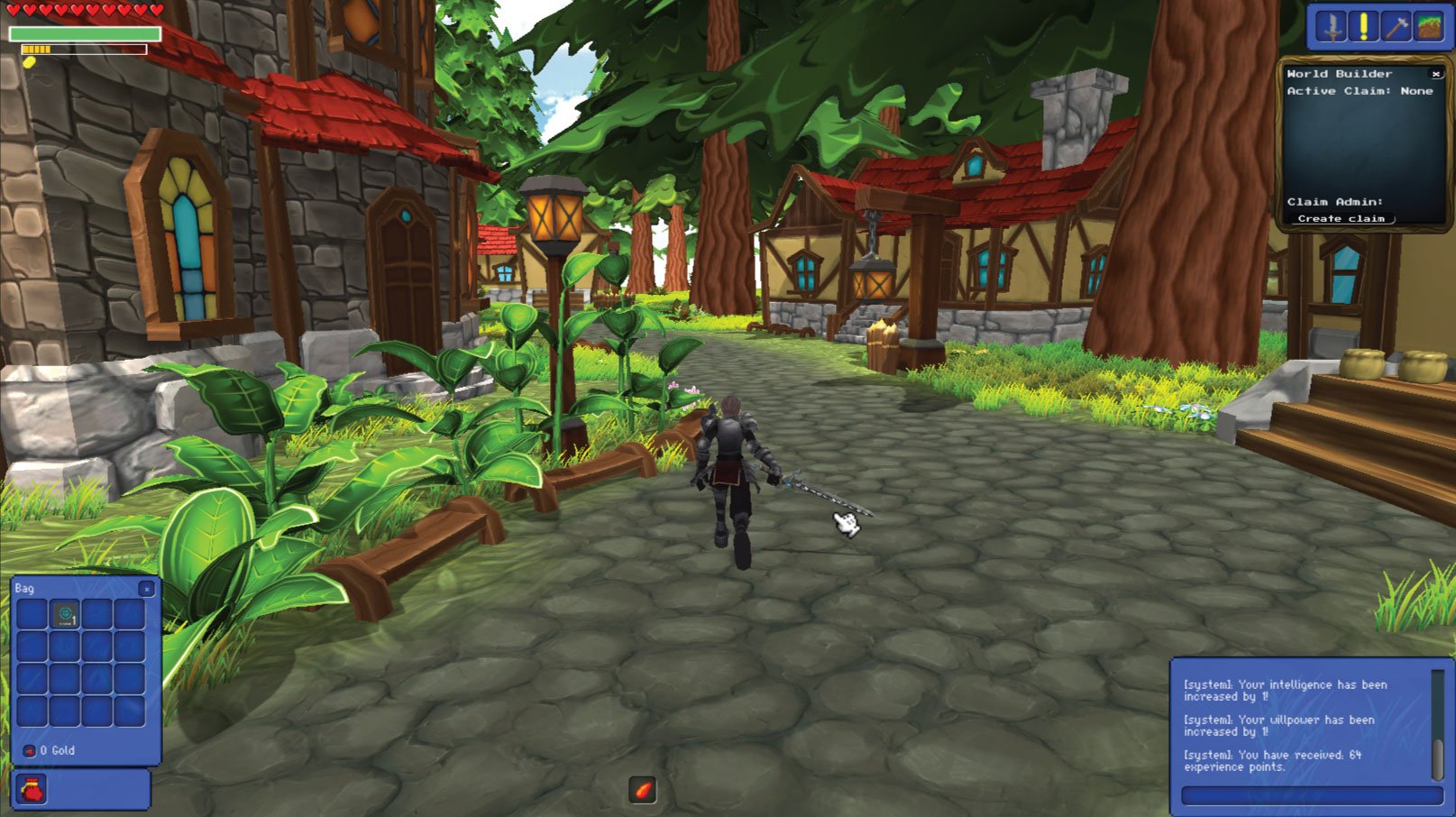Open the quests exclamation mark icon
Image resolution: width=1456 pixels, height=817 pixels.
1362,25
